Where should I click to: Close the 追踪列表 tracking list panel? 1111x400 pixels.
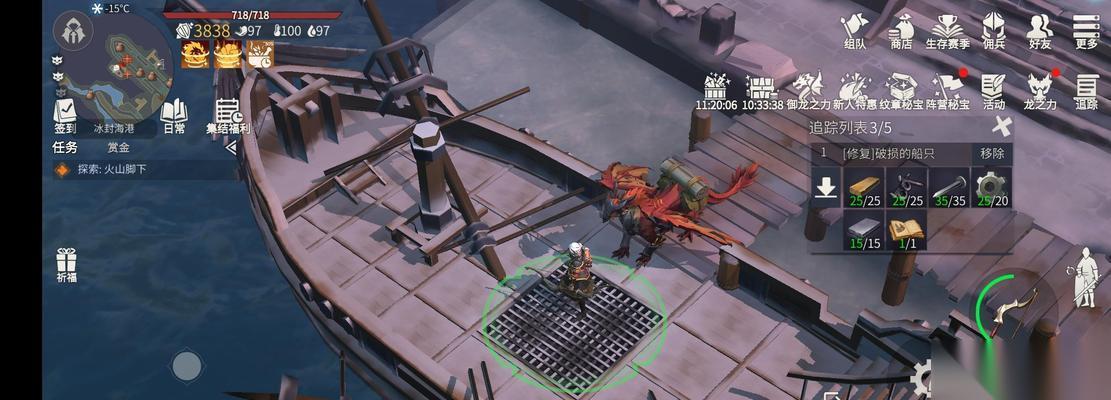coord(1001,126)
